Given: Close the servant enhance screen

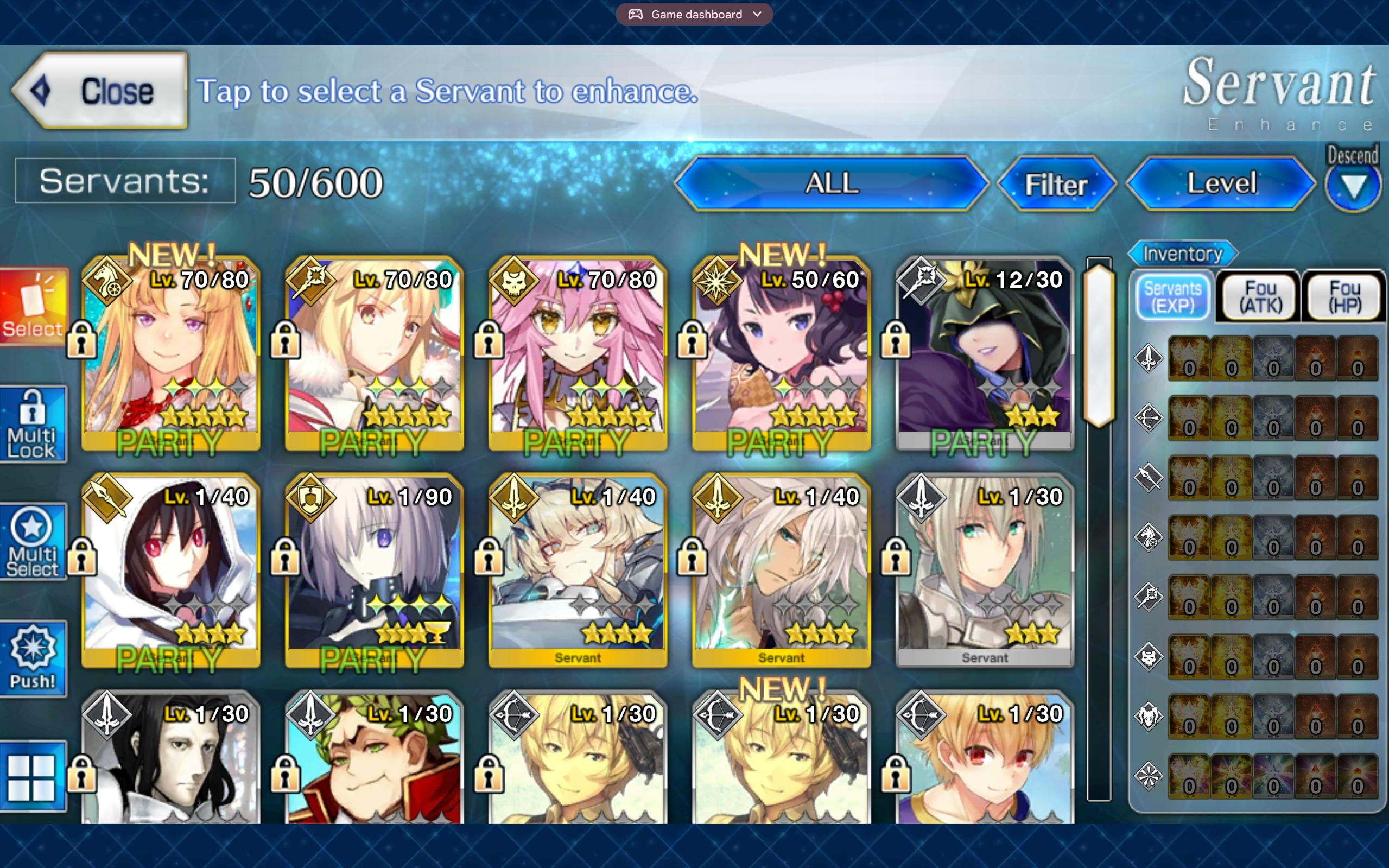Looking at the screenshot, I should pyautogui.click(x=100, y=91).
